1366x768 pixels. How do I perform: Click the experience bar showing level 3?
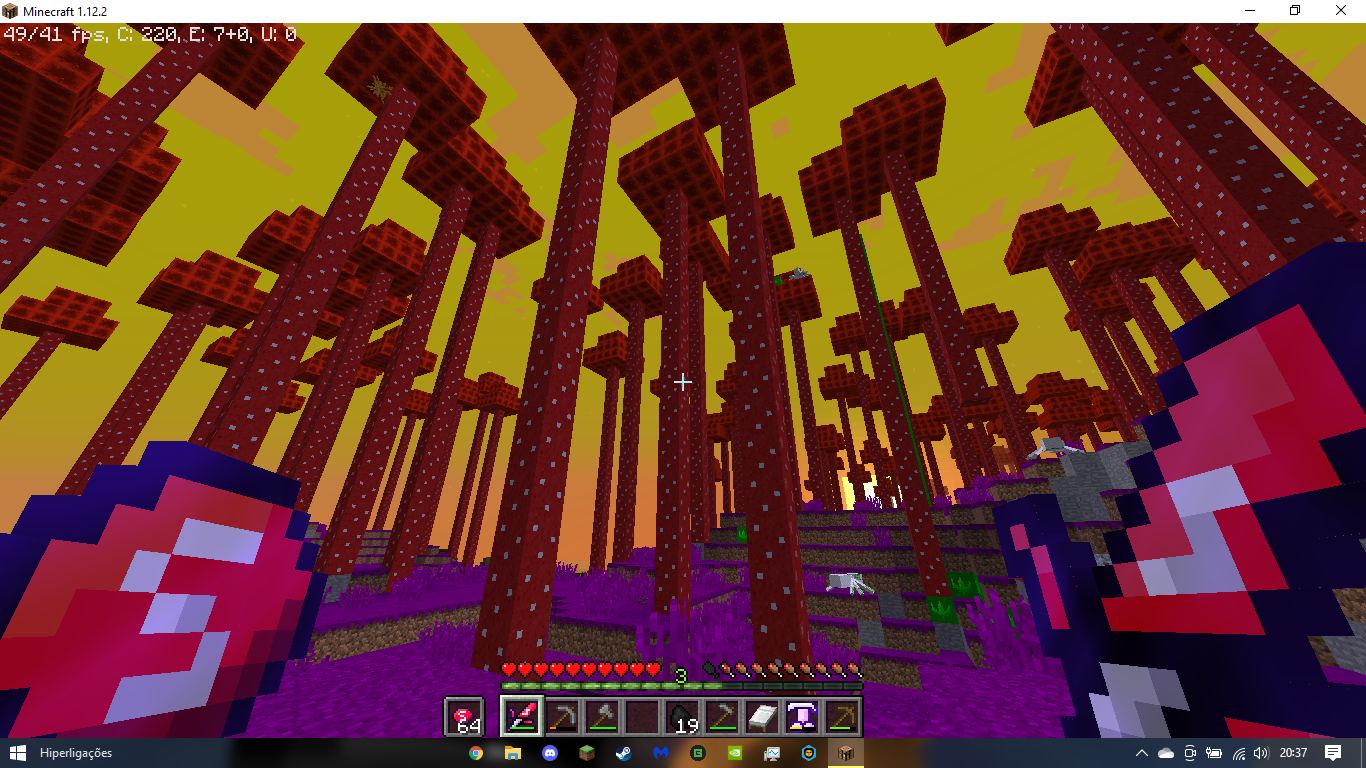point(683,687)
